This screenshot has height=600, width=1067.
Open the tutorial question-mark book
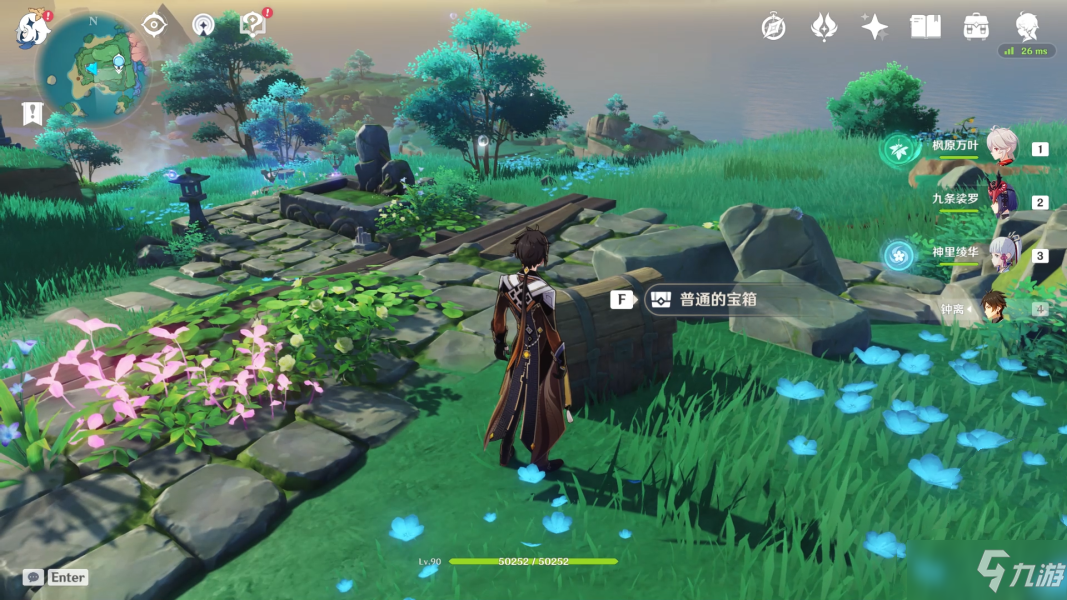pyautogui.click(x=254, y=25)
